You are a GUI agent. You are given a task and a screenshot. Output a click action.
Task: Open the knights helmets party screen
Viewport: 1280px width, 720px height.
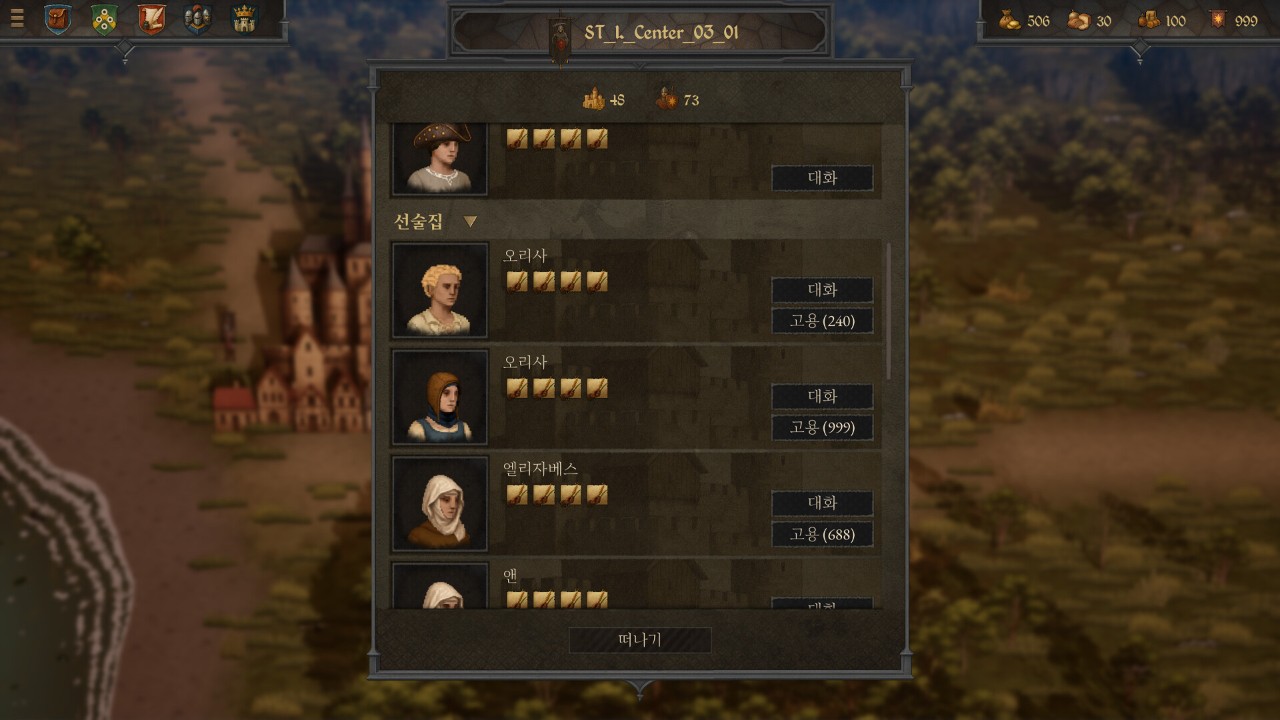pos(197,19)
